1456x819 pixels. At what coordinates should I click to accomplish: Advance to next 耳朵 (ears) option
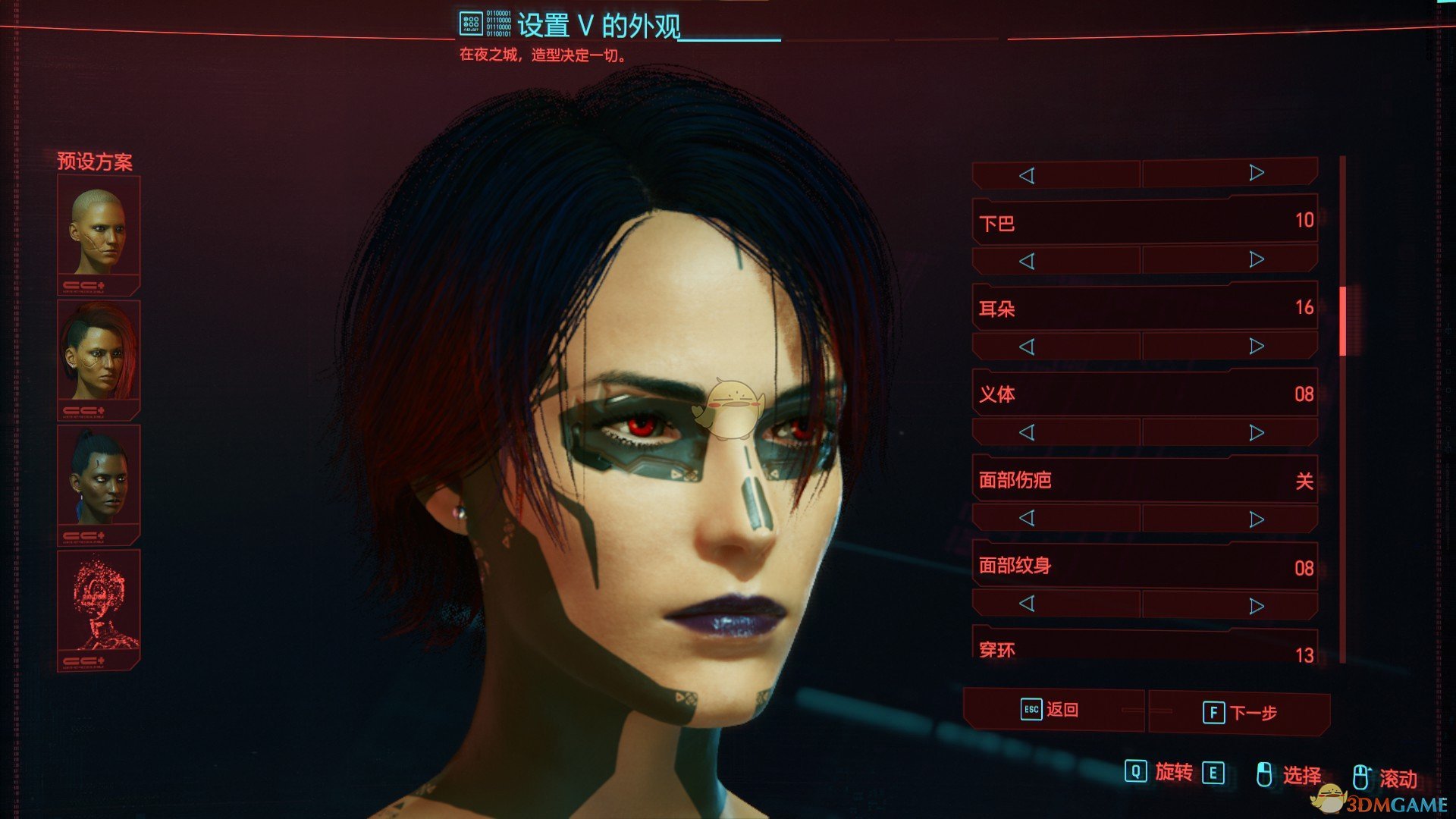tap(1257, 346)
